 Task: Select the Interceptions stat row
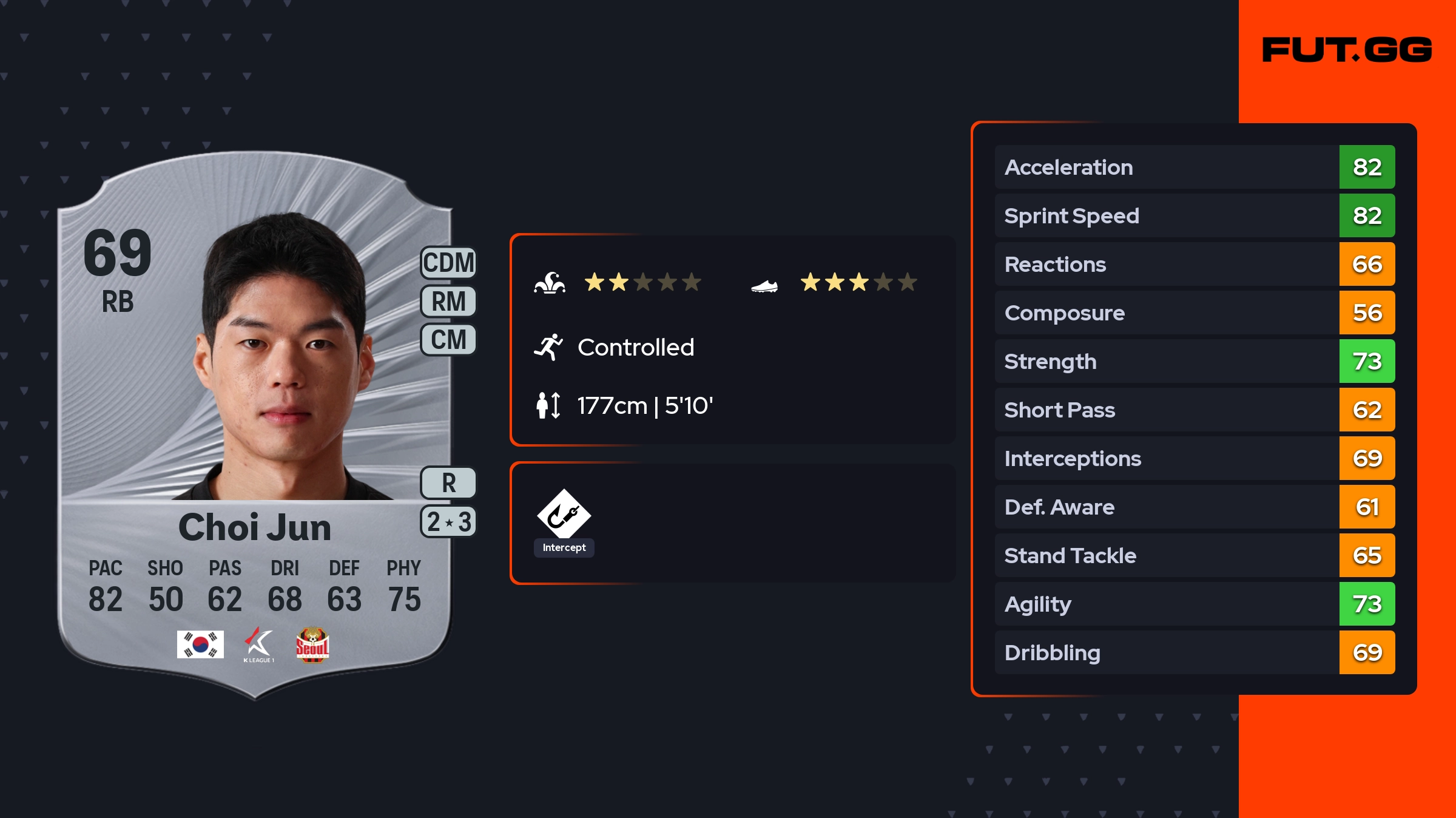[1194, 458]
